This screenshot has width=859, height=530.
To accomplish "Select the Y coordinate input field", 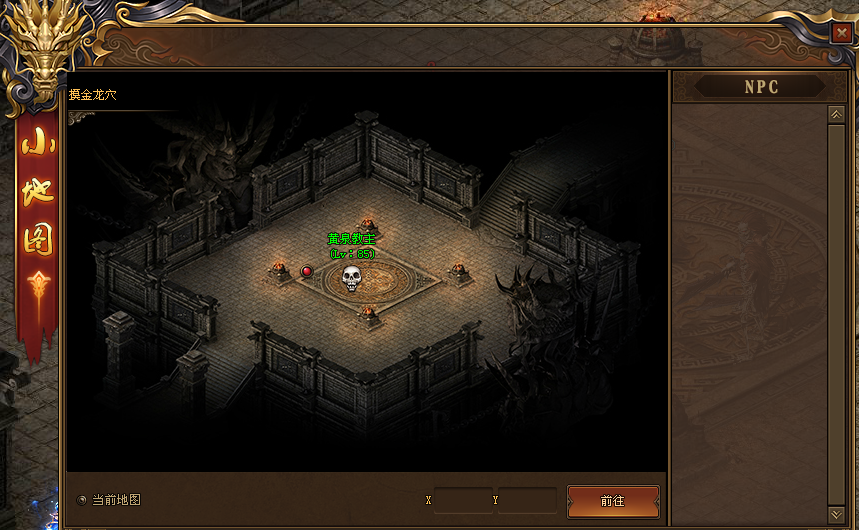I will tap(529, 500).
